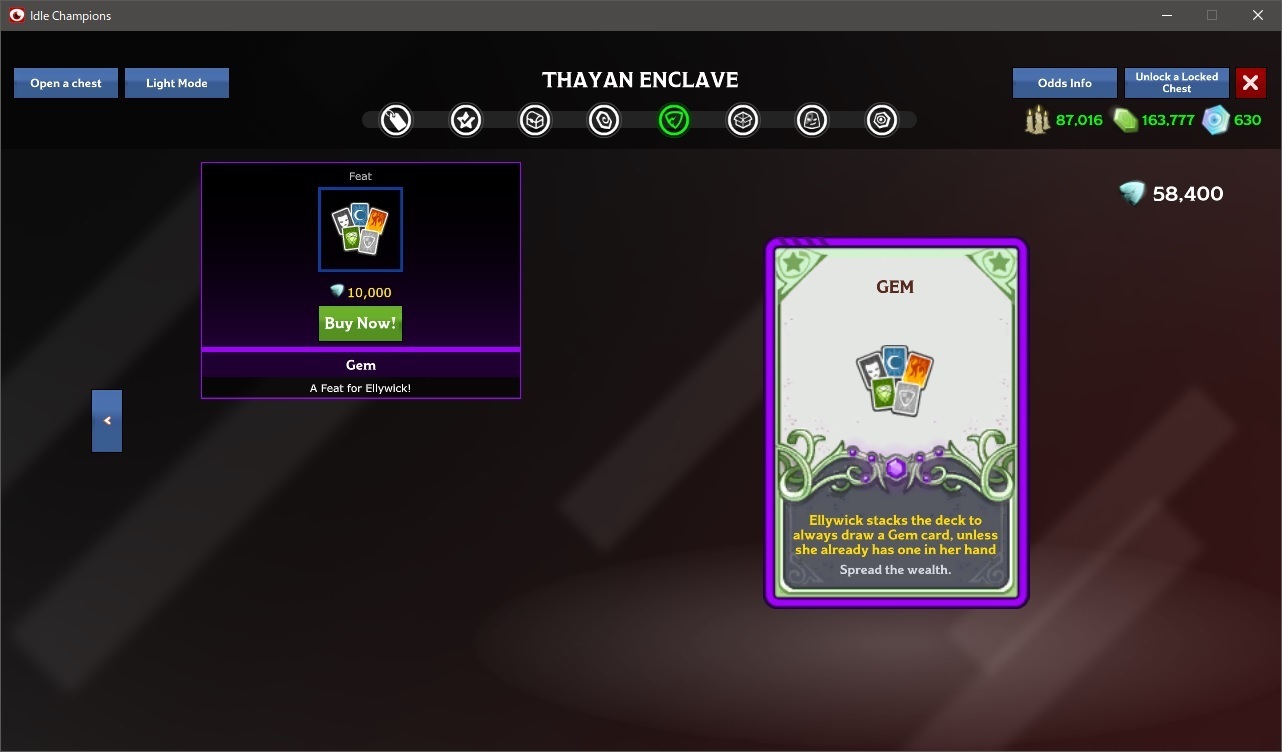Minimize the Idle Champions window

pyautogui.click(x=1166, y=15)
